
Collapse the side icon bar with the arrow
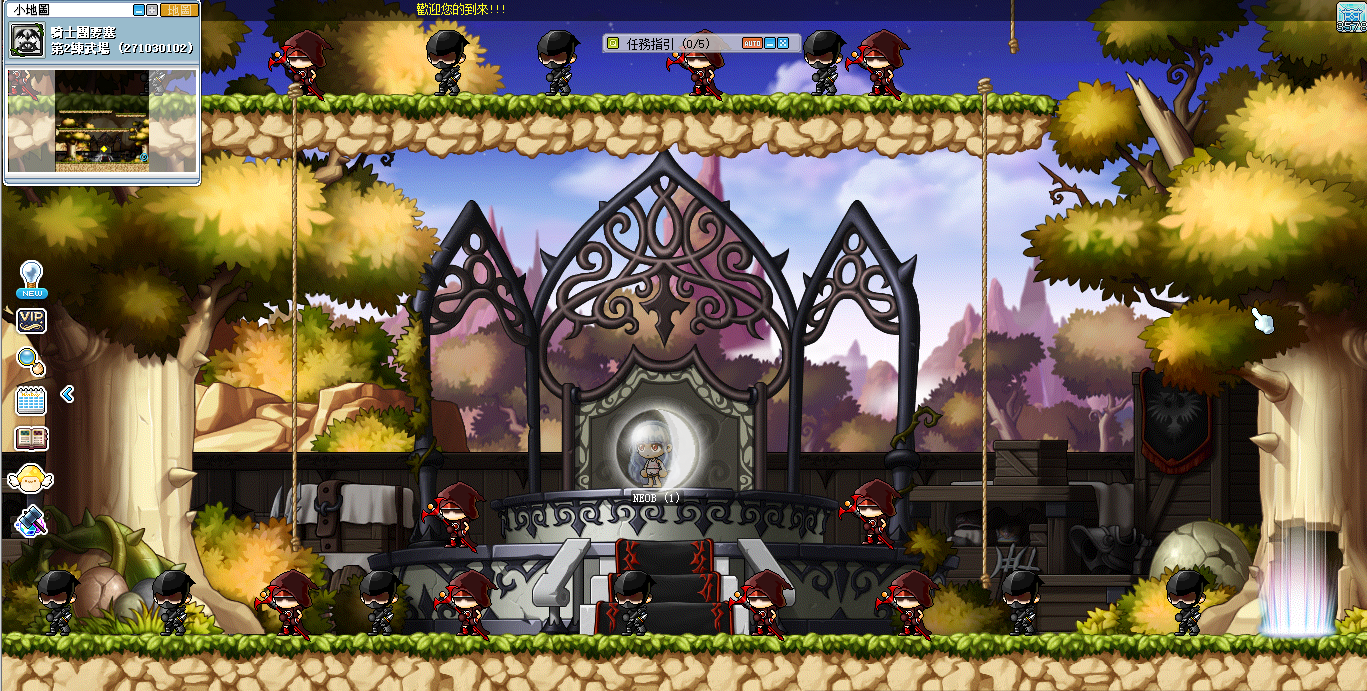pos(67,394)
